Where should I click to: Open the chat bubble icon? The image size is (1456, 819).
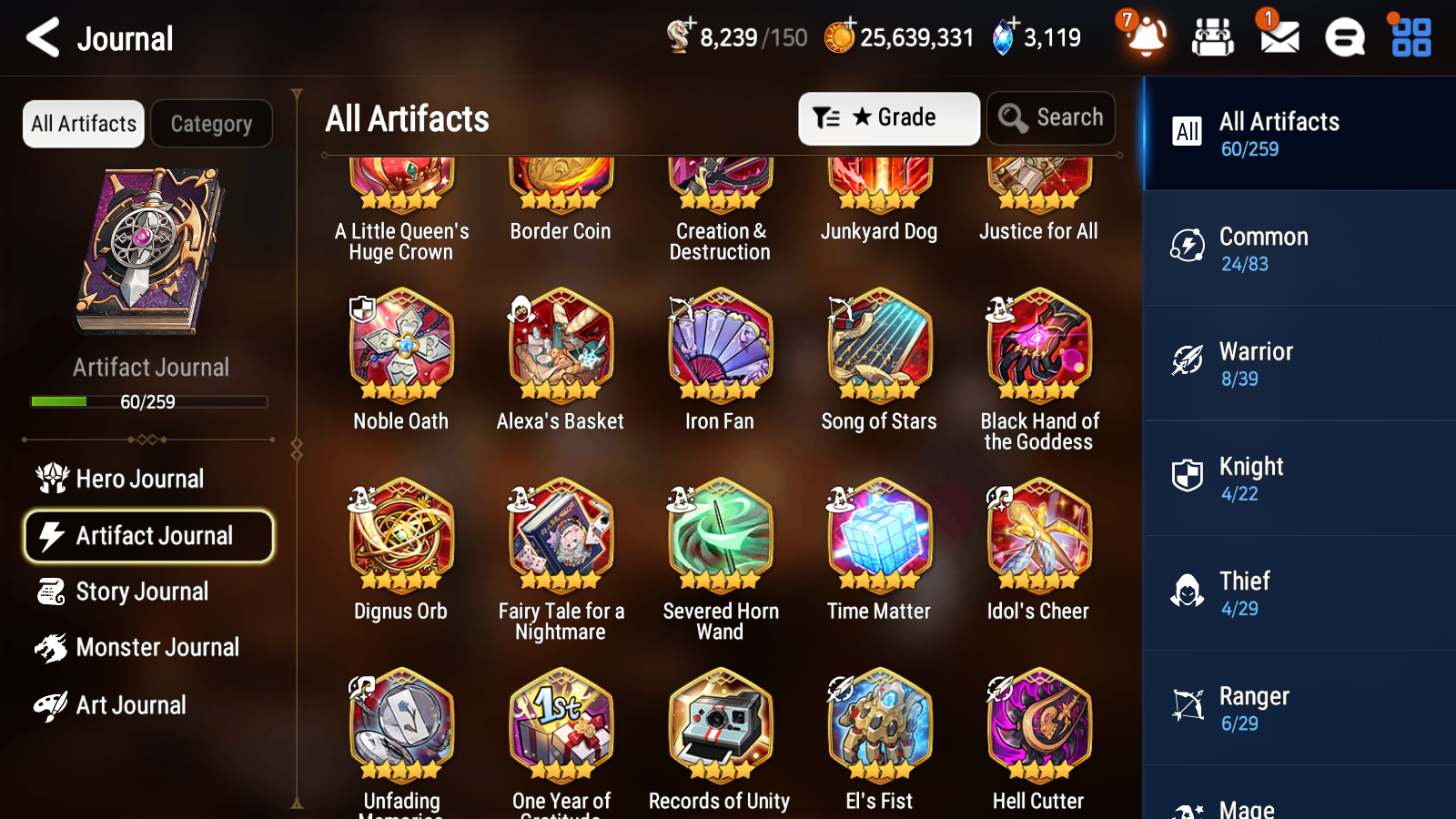(x=1344, y=37)
